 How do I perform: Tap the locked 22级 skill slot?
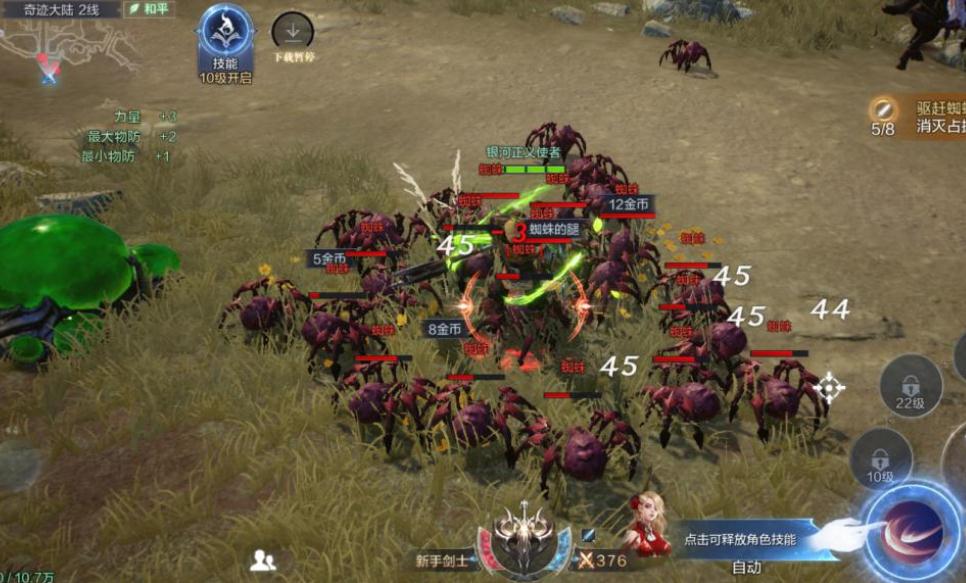click(910, 387)
